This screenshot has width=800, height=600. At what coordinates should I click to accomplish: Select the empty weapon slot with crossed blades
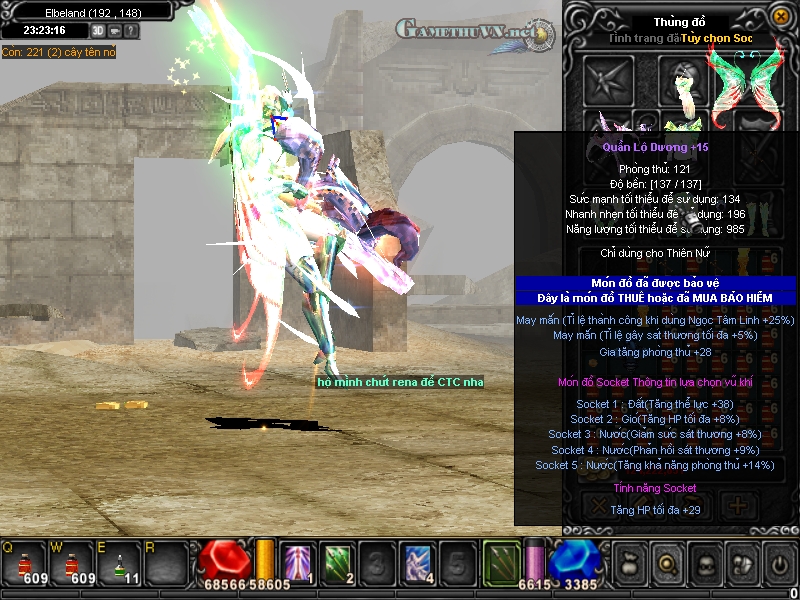tap(610, 80)
